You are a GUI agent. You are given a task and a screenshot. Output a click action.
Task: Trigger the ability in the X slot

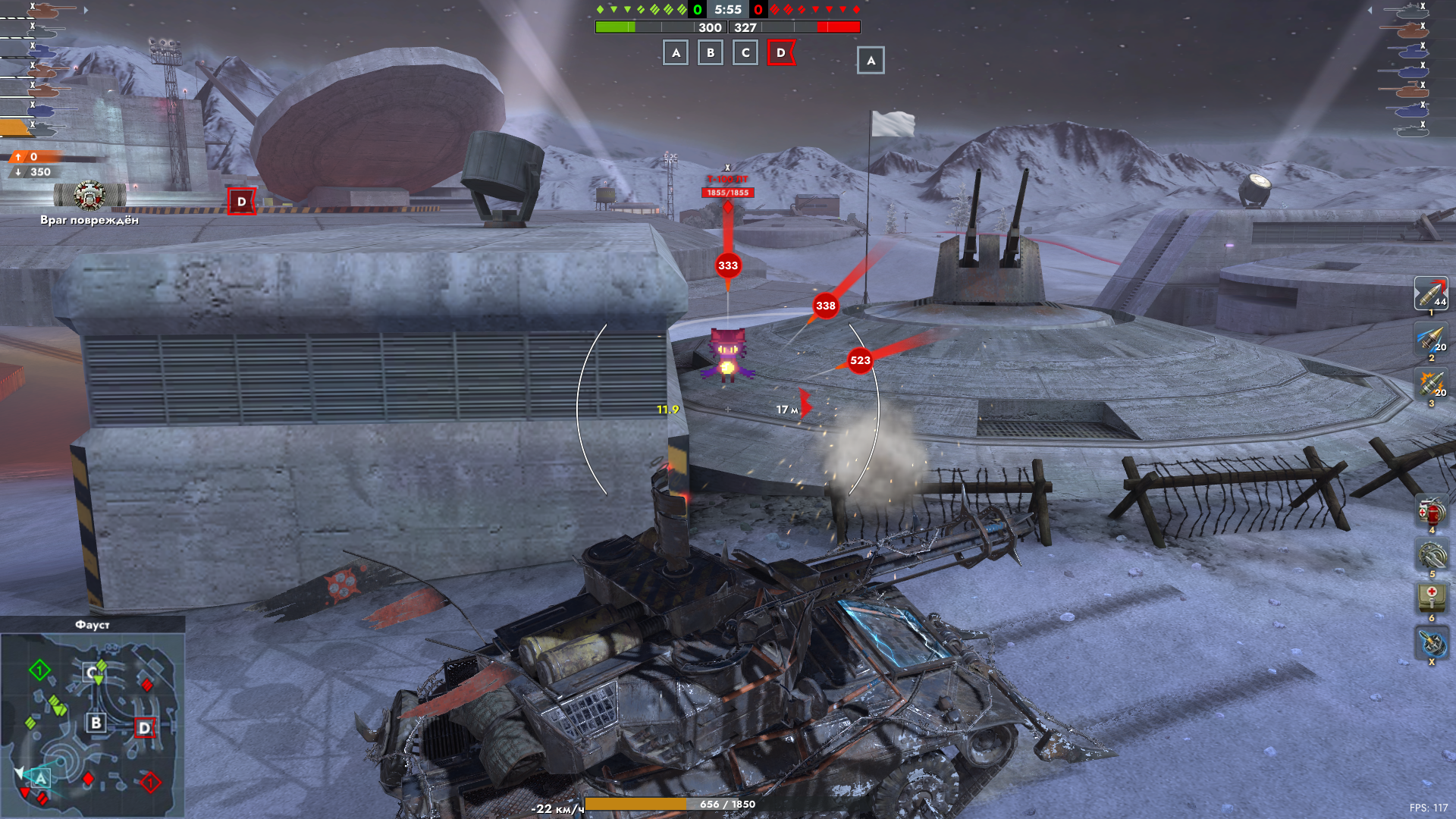(1432, 642)
